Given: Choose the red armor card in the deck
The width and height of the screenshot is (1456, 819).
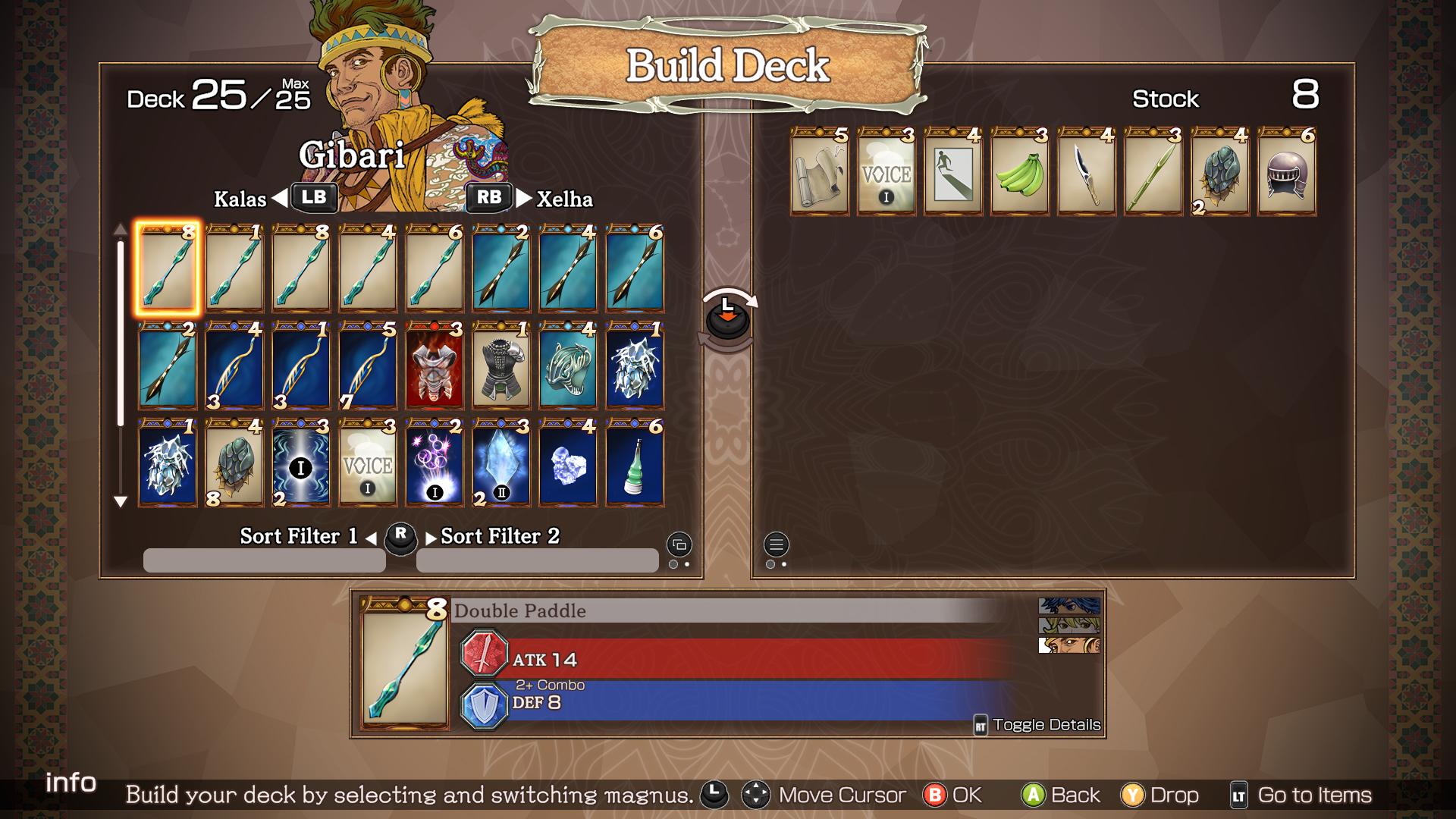Looking at the screenshot, I should (x=435, y=366).
